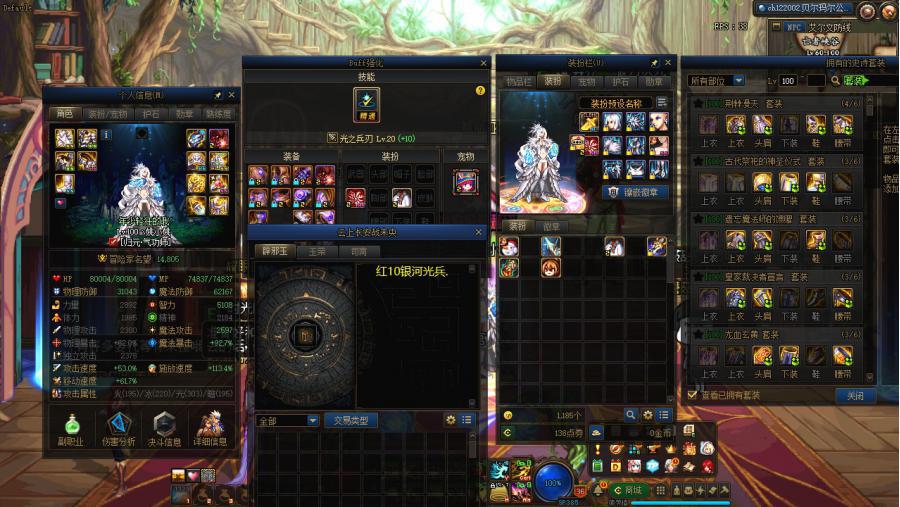Close the 个人信息 character info window

(232, 95)
